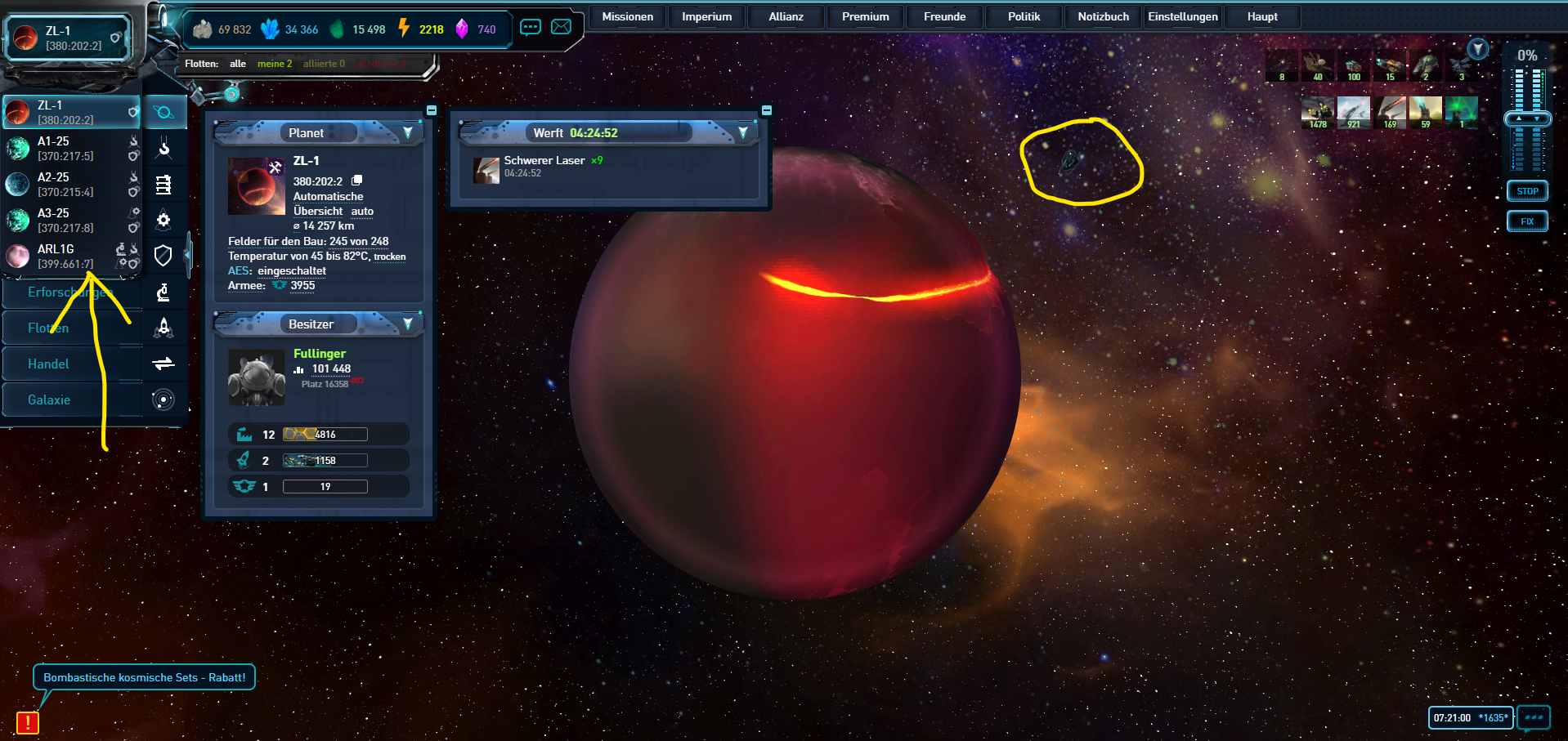1568x741 pixels.
Task: Open the Imperium menu
Action: click(x=706, y=16)
